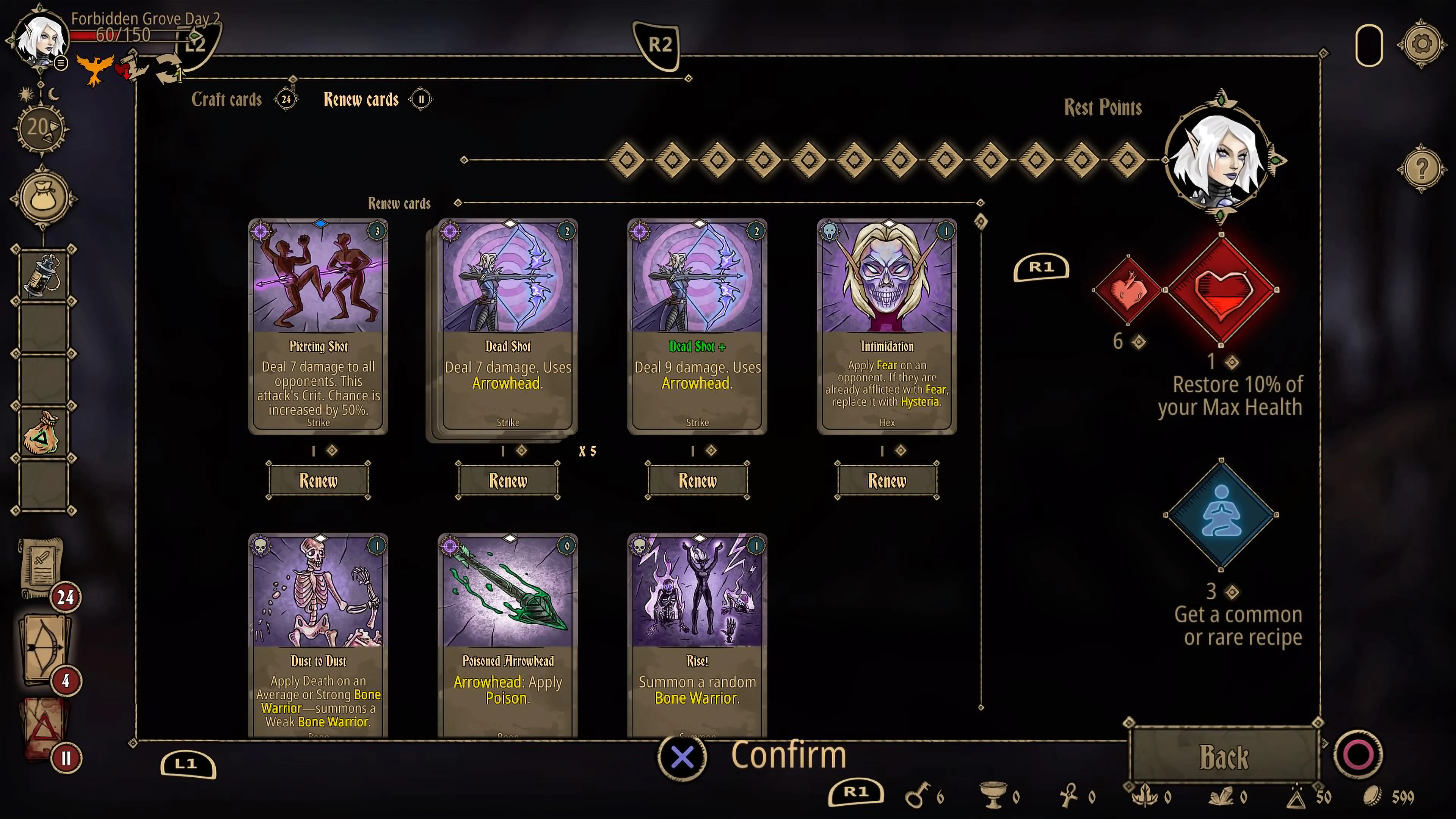Image resolution: width=1456 pixels, height=819 pixels.
Task: Switch to the Craft cards tab
Action: [227, 99]
